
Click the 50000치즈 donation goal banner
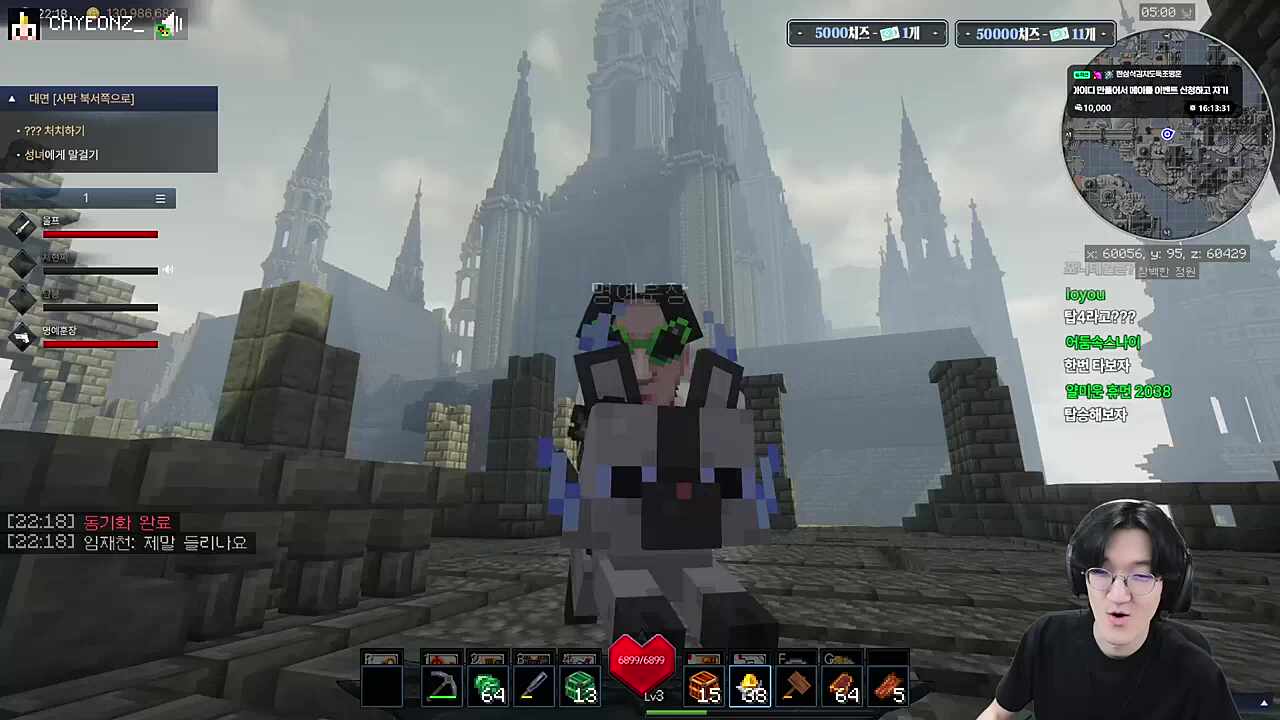coord(1035,34)
